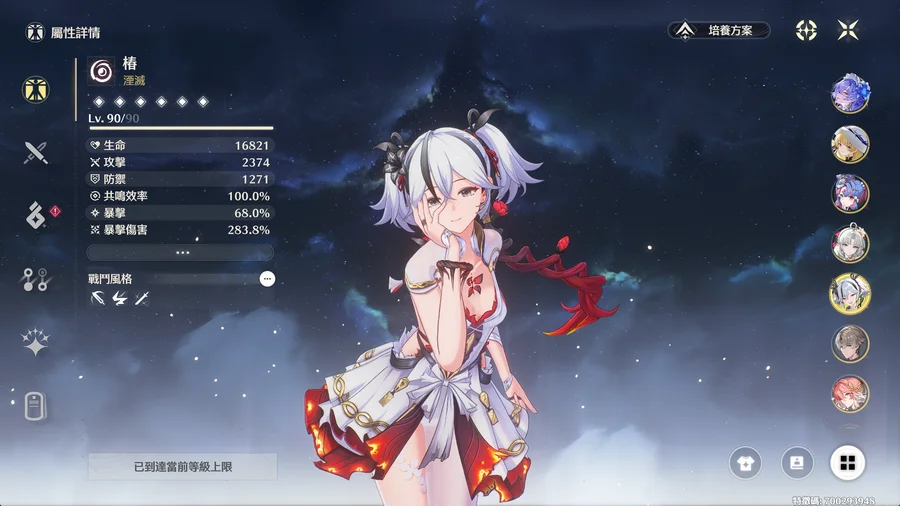Viewport: 900px width, 506px height.
Task: Open the shirt costume button
Action: pos(746,462)
